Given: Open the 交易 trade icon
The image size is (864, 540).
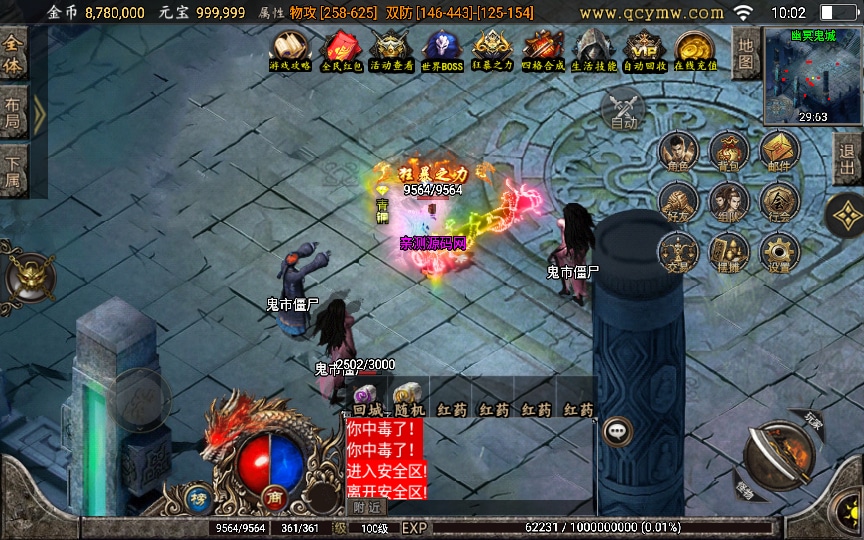Looking at the screenshot, I should tap(678, 253).
